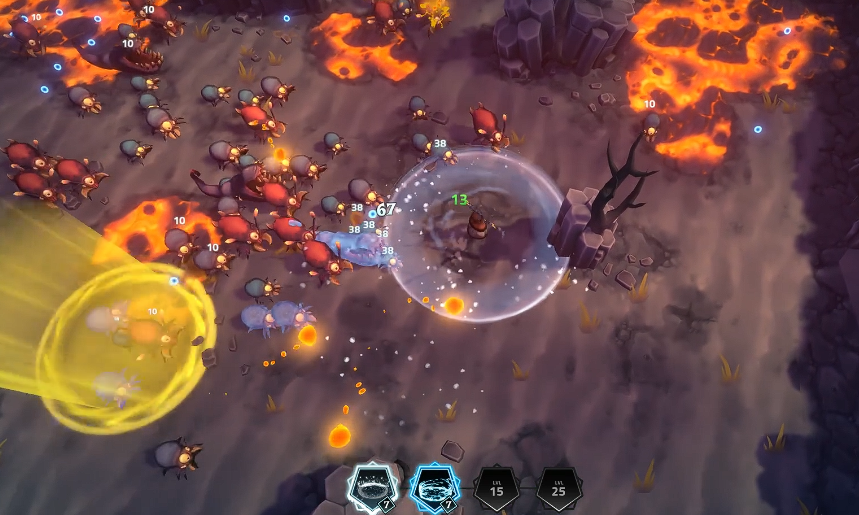Select the locked LVL 15 ability slot
Viewport: 859px width, 515px height.
click(496, 488)
